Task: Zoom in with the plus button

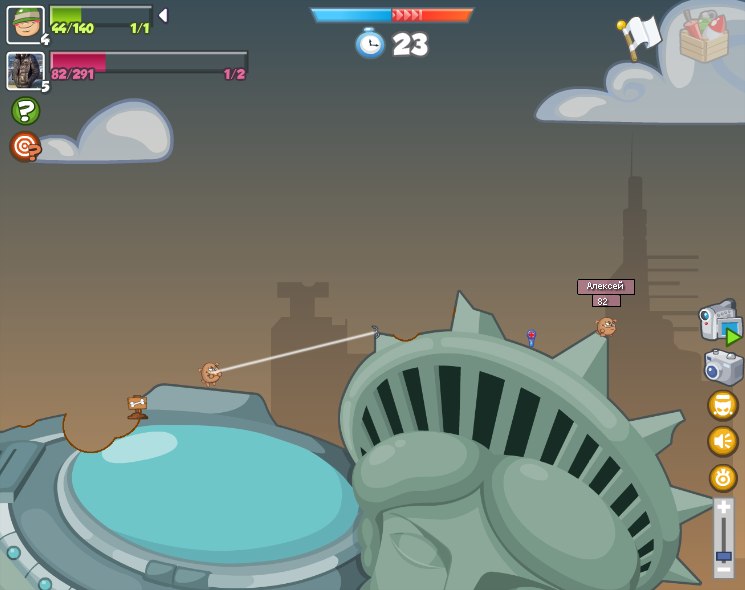Action: (x=723, y=508)
